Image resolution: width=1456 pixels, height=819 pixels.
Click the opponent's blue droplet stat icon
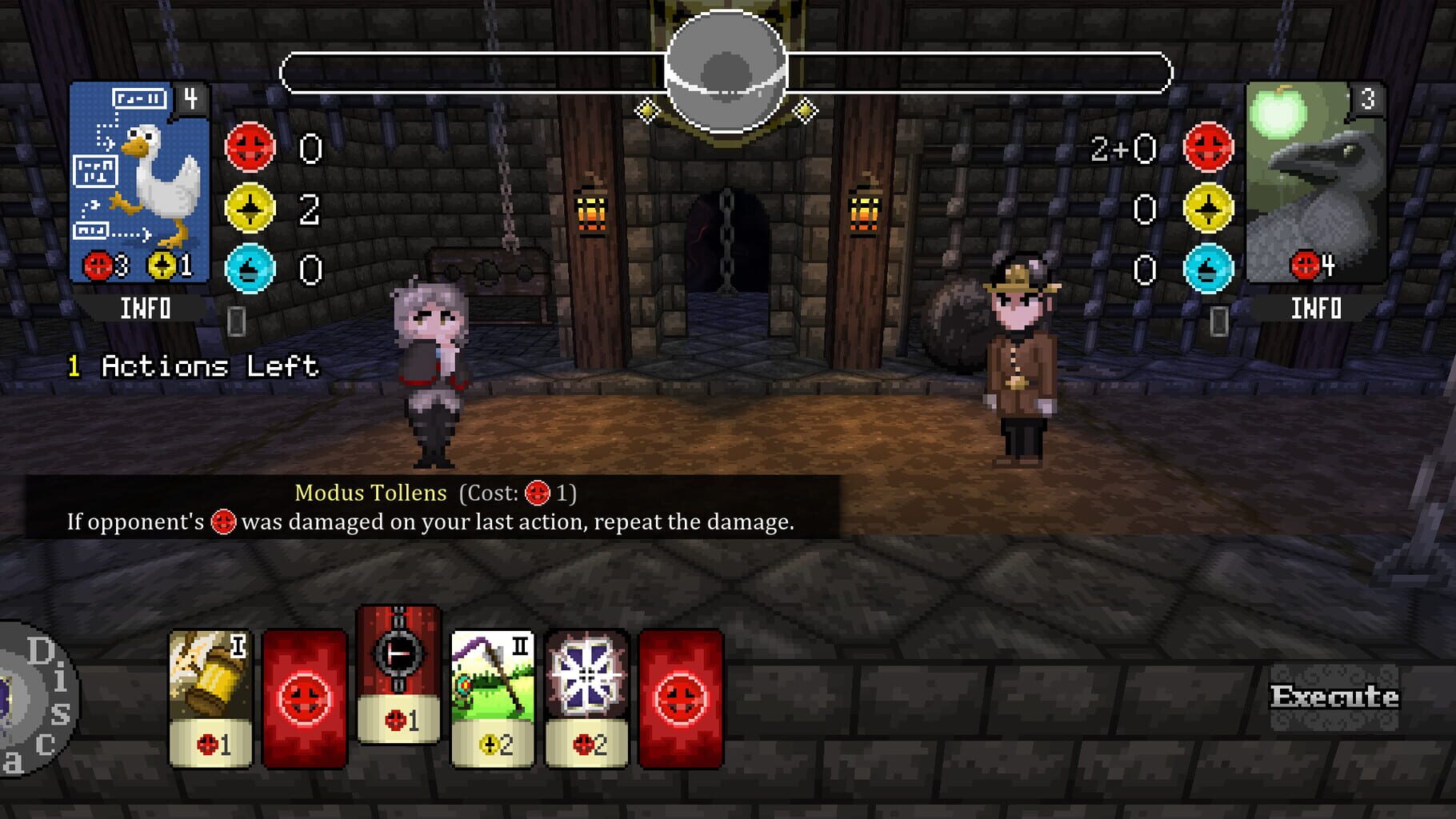click(x=1210, y=266)
